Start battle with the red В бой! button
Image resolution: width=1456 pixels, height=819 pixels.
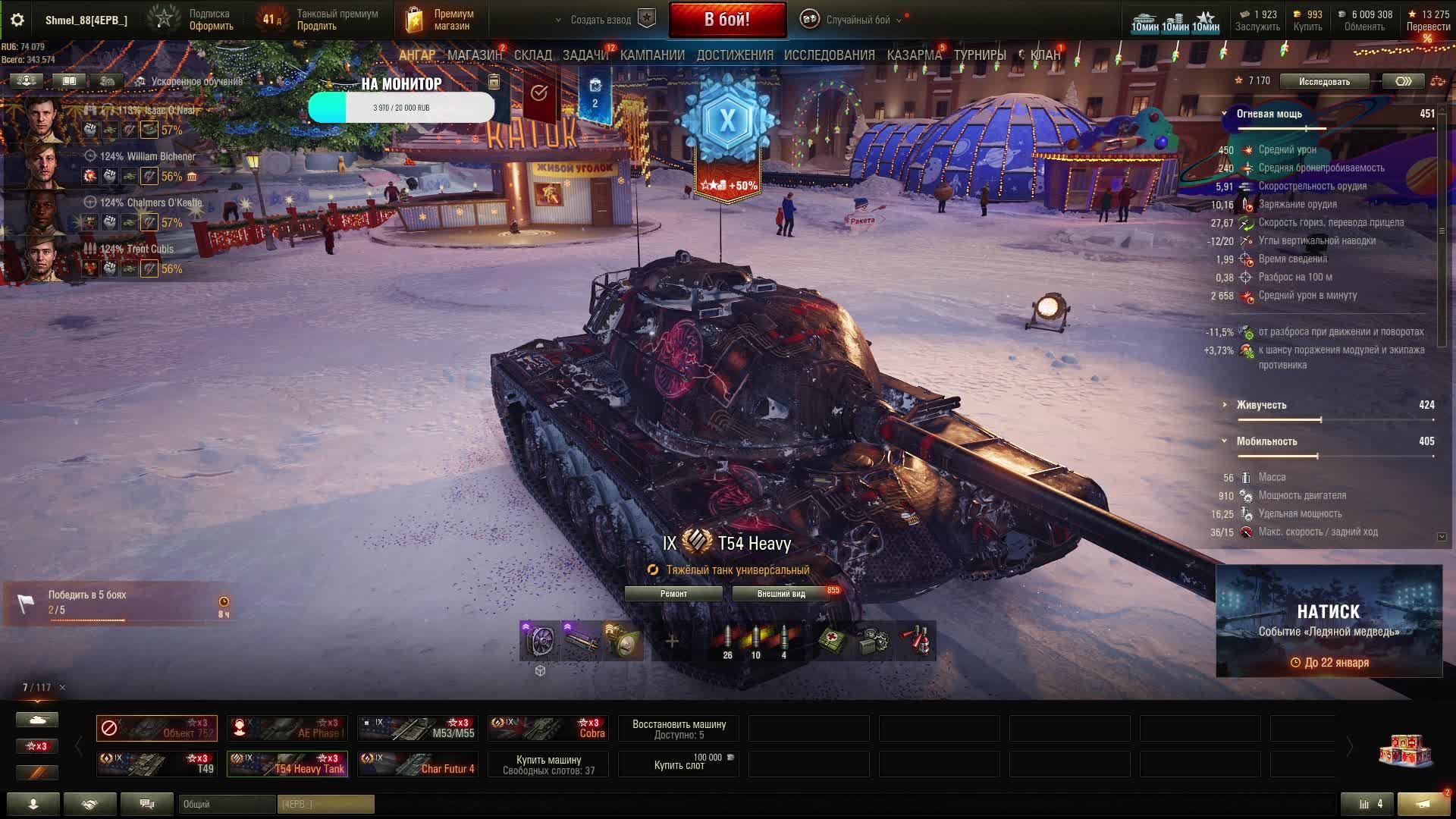click(726, 20)
